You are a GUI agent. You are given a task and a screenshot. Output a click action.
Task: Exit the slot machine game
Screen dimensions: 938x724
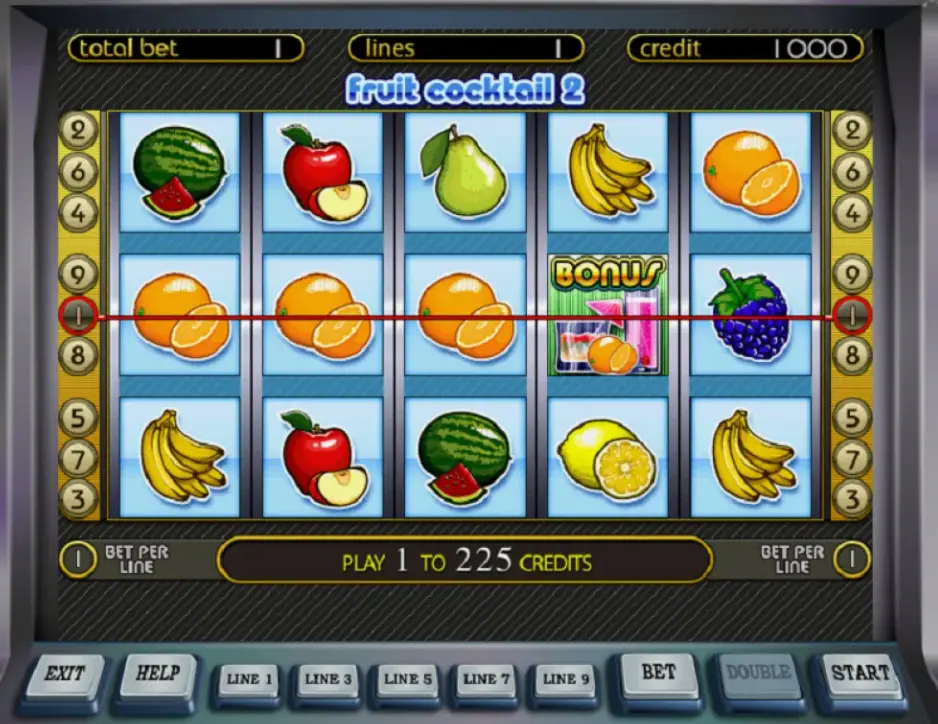click(x=63, y=675)
